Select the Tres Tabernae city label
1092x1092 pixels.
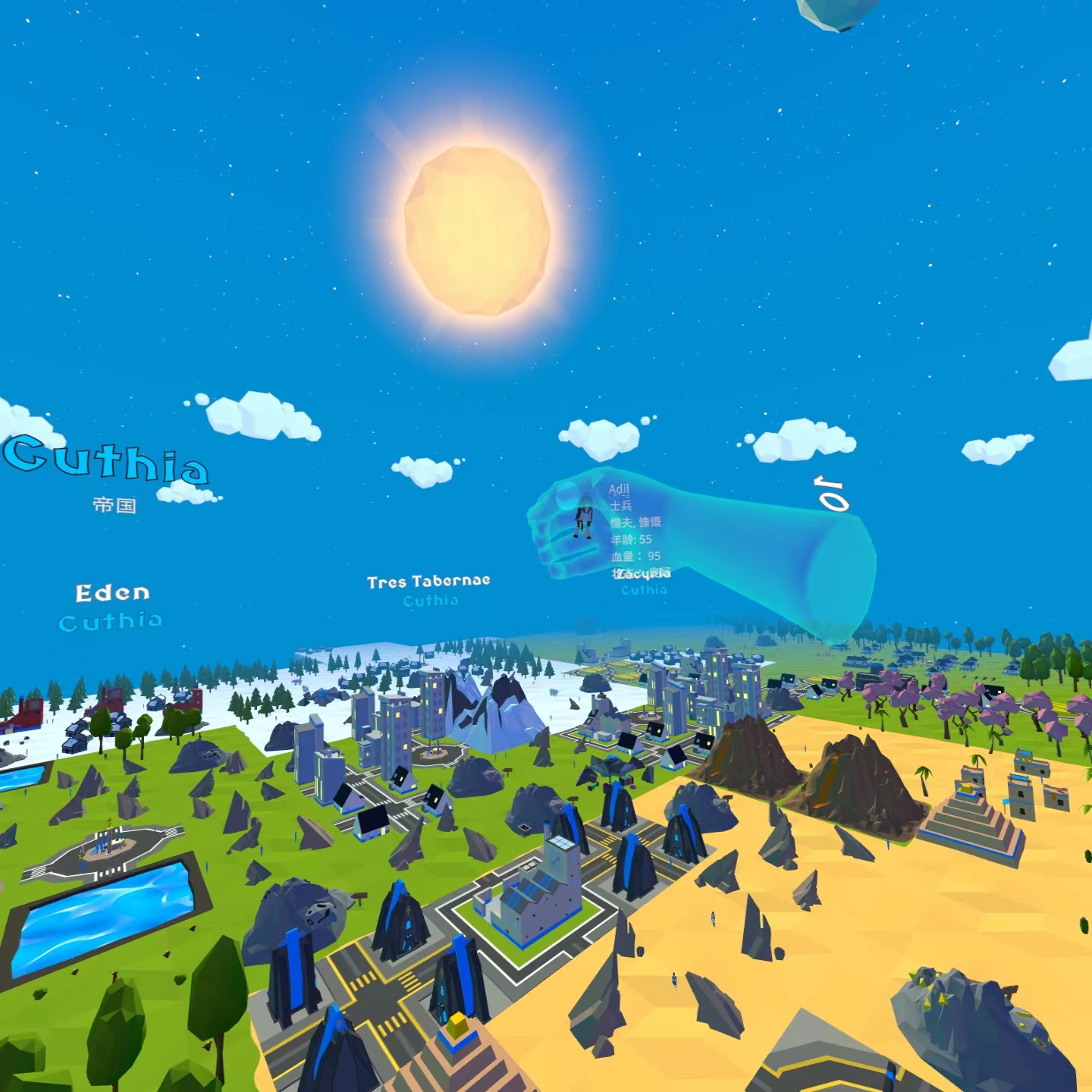click(428, 582)
